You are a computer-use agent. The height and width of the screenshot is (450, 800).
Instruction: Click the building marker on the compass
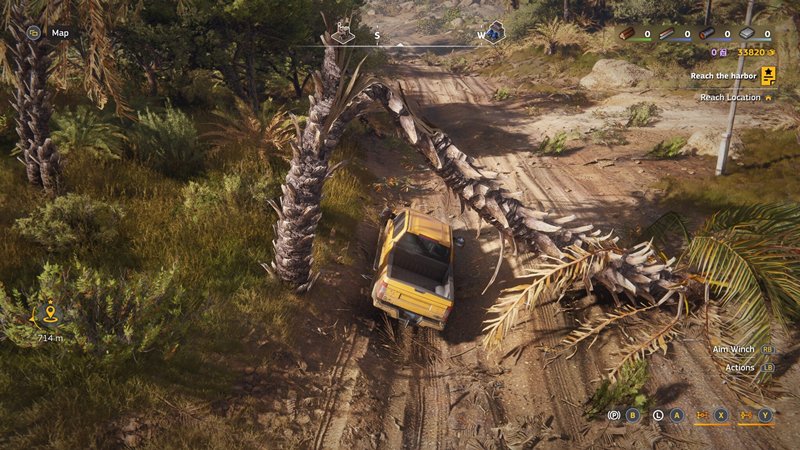click(344, 32)
